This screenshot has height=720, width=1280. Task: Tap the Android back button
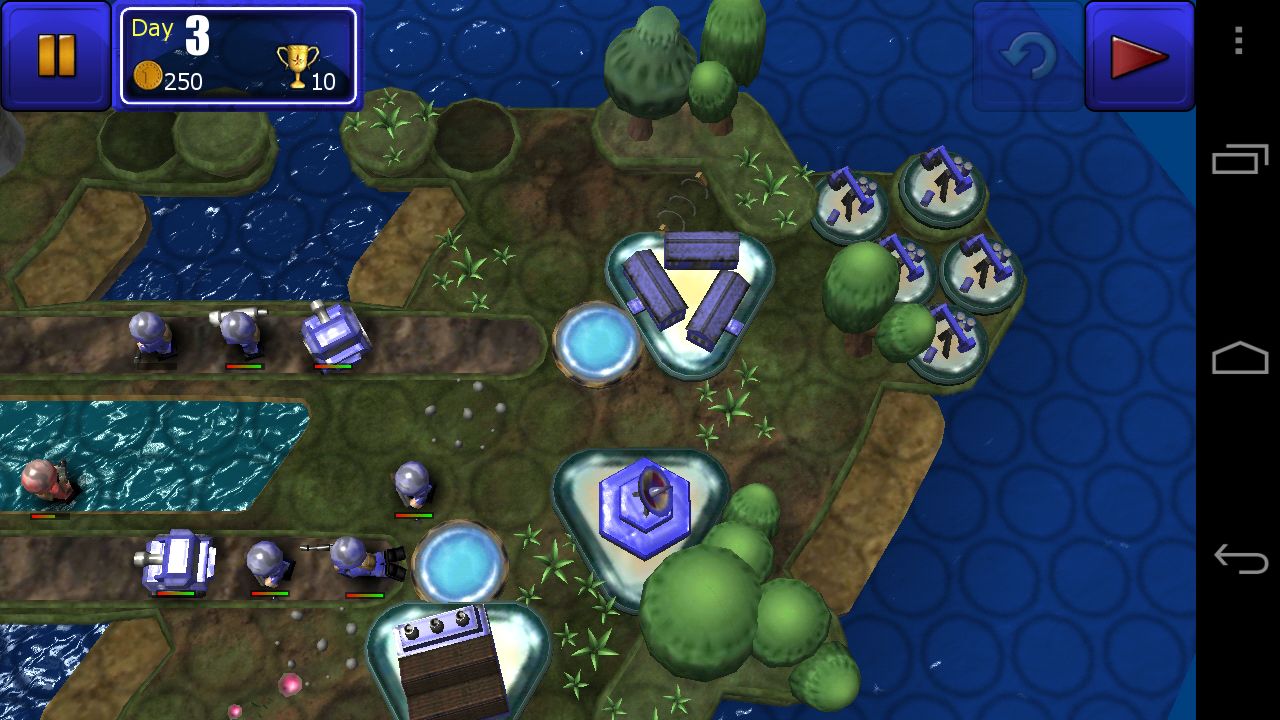[1240, 559]
